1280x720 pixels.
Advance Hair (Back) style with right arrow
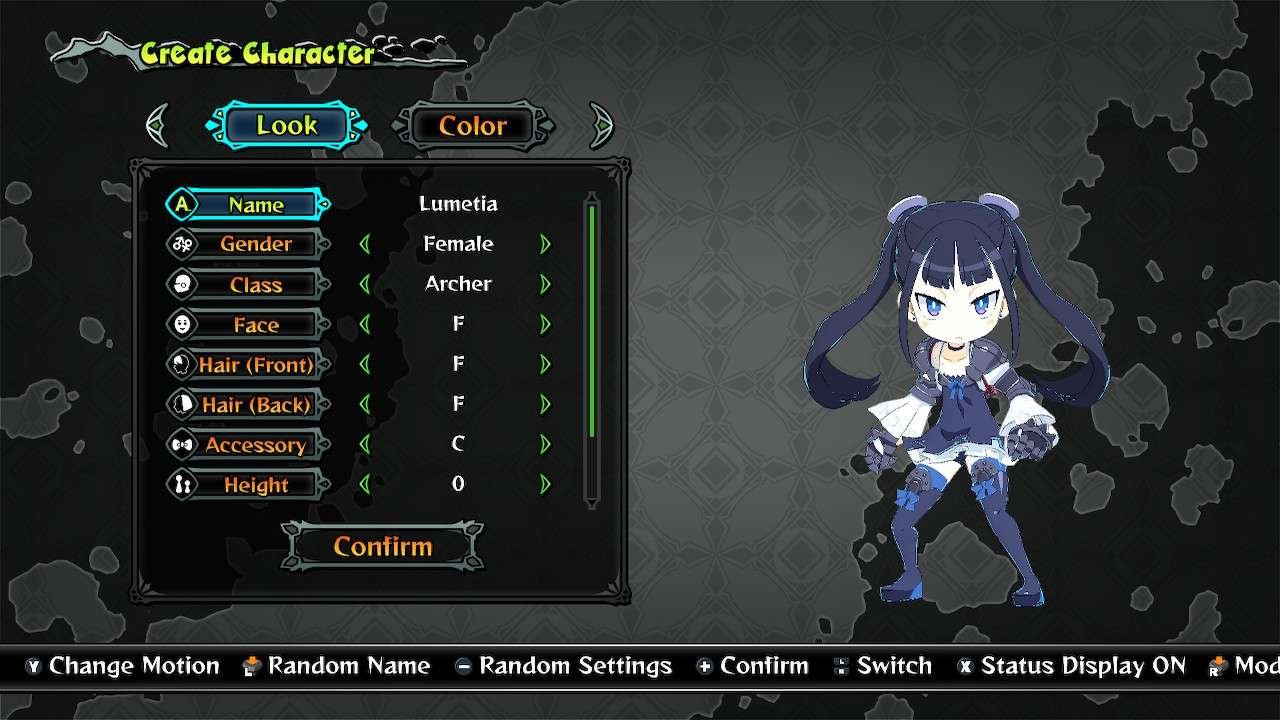pyautogui.click(x=545, y=404)
